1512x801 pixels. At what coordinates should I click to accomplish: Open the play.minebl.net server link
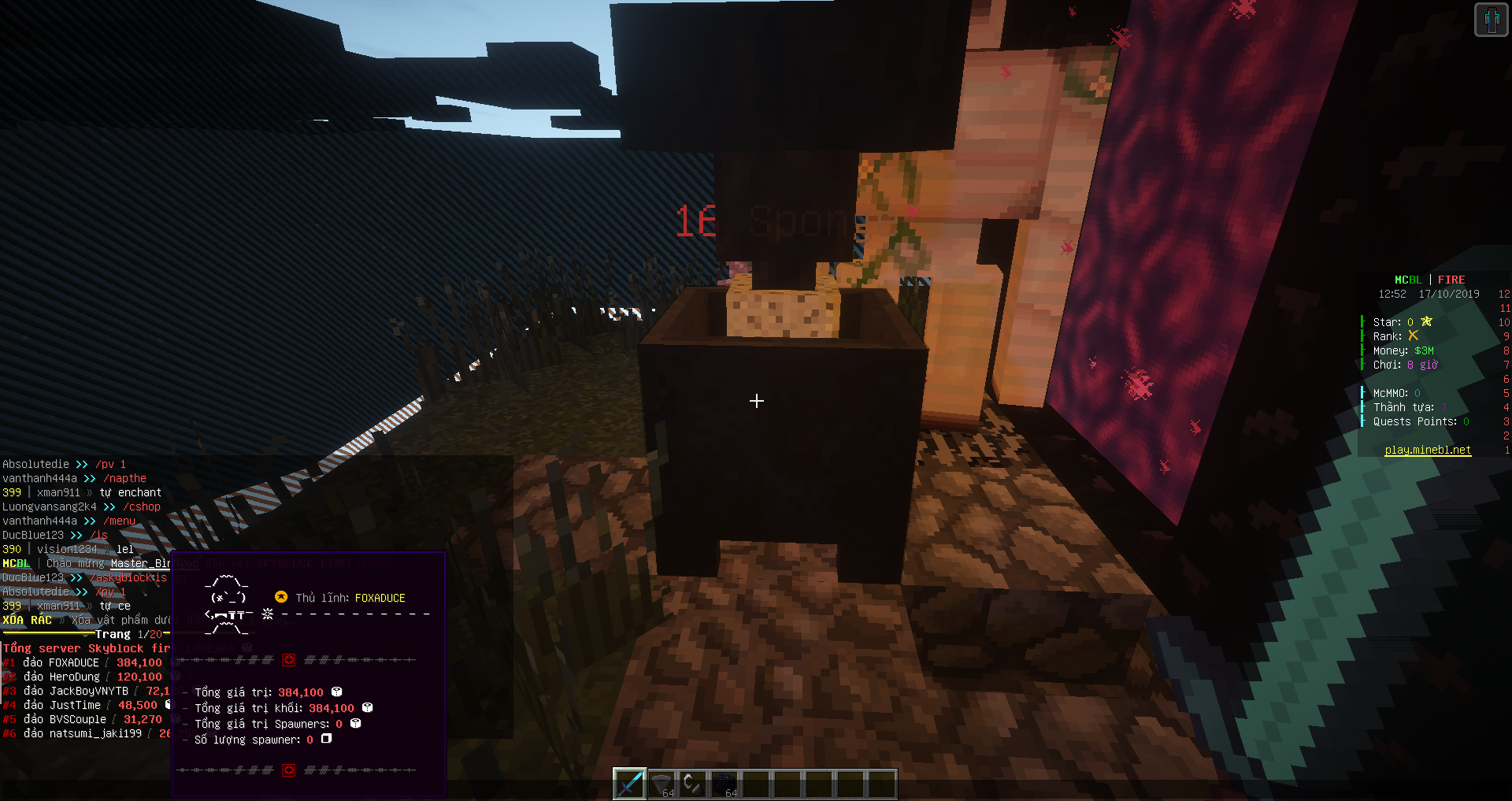coord(1428,451)
